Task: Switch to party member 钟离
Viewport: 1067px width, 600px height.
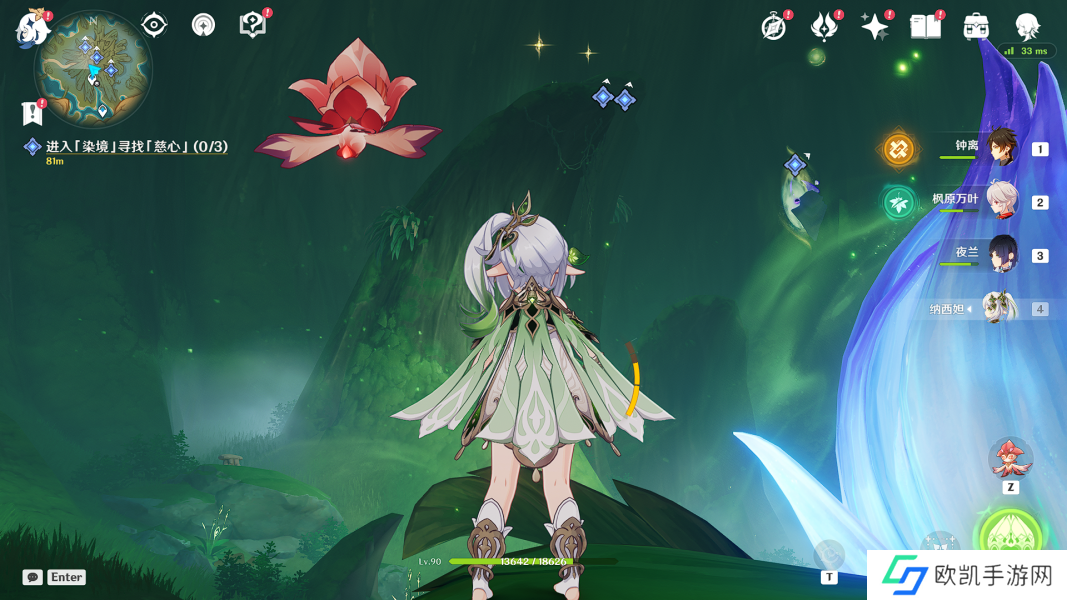Action: click(1001, 147)
